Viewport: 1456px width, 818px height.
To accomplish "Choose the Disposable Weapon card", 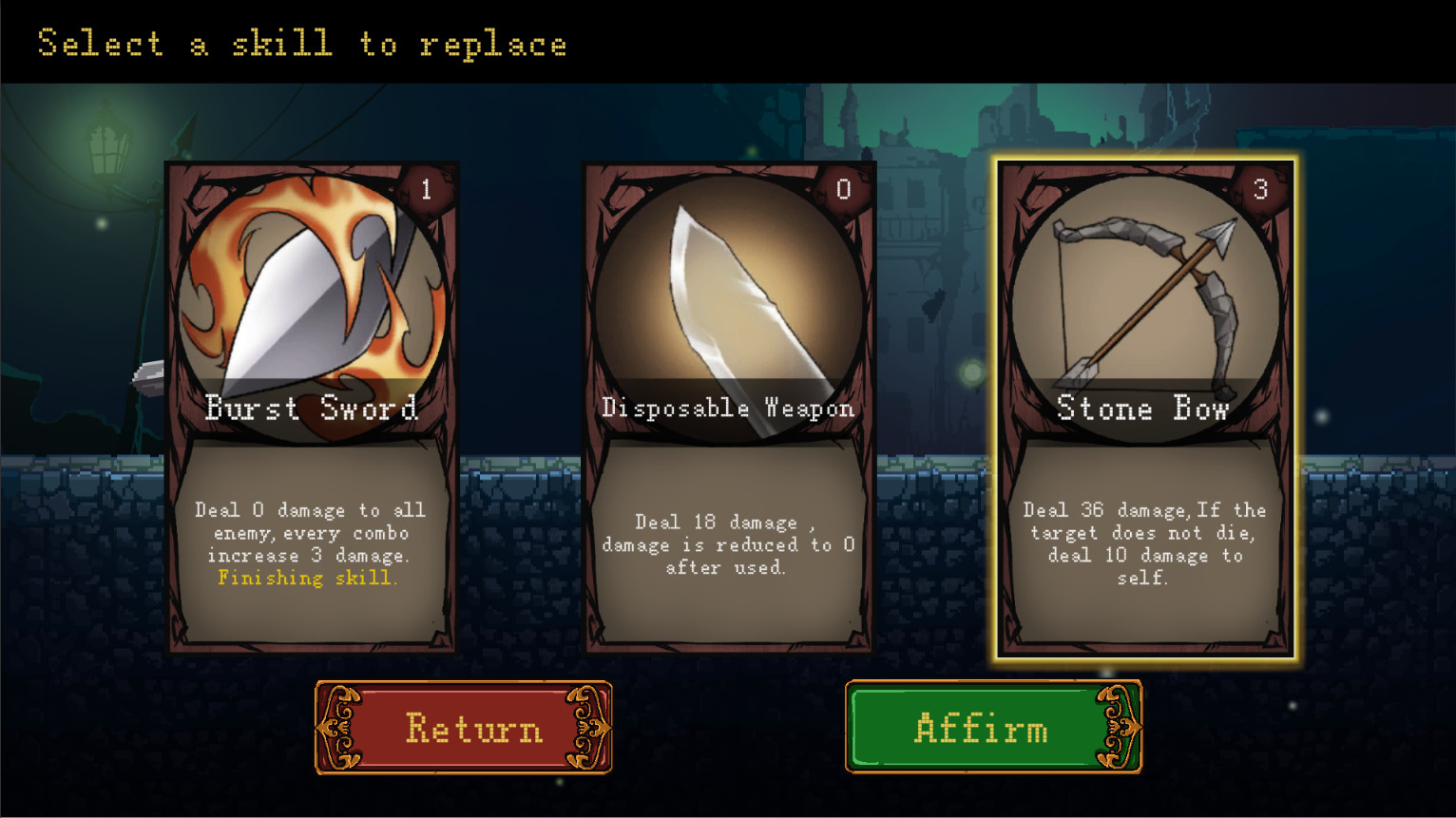I will click(728, 409).
